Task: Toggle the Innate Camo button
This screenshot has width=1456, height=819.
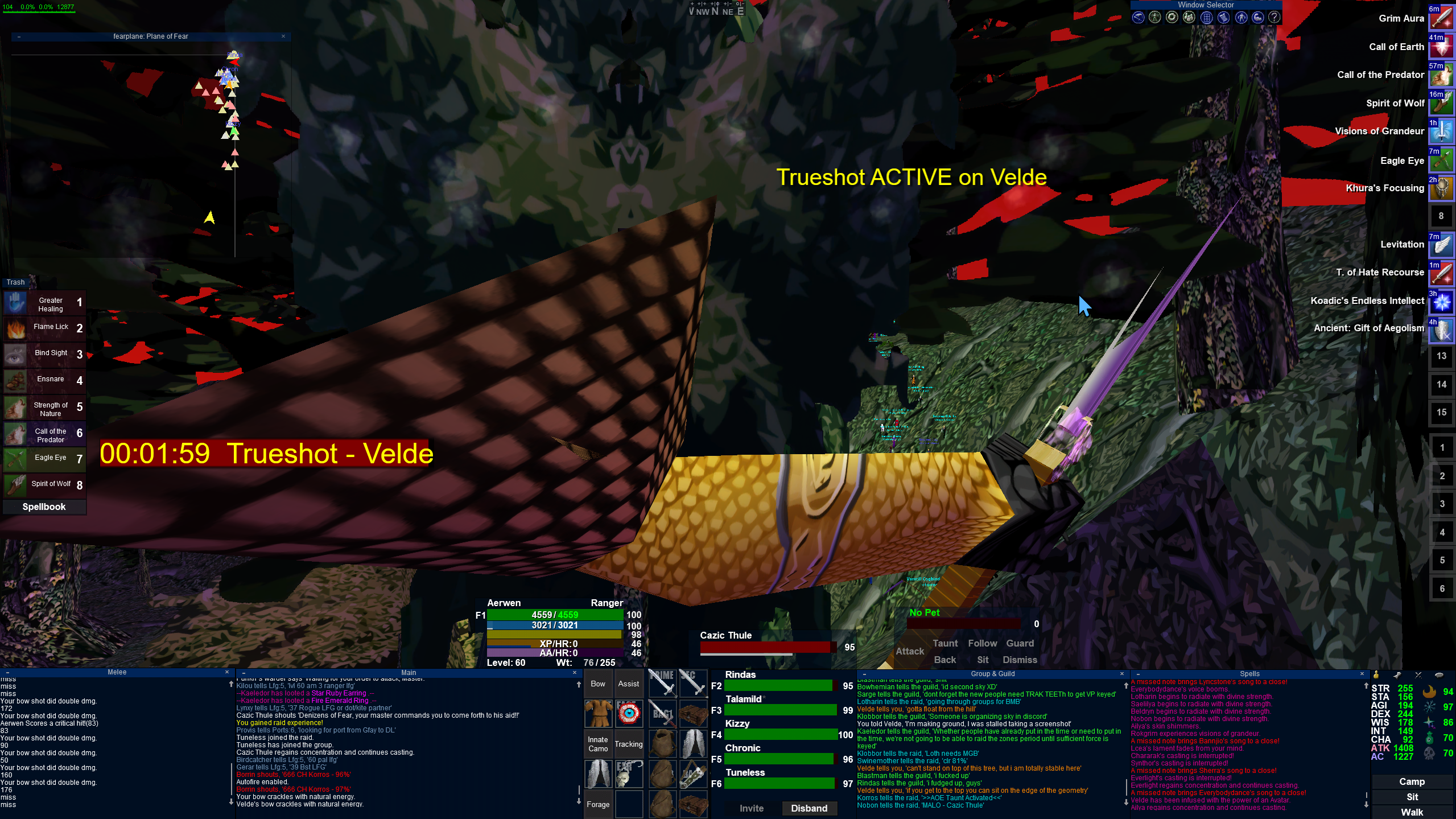Action: point(598,744)
